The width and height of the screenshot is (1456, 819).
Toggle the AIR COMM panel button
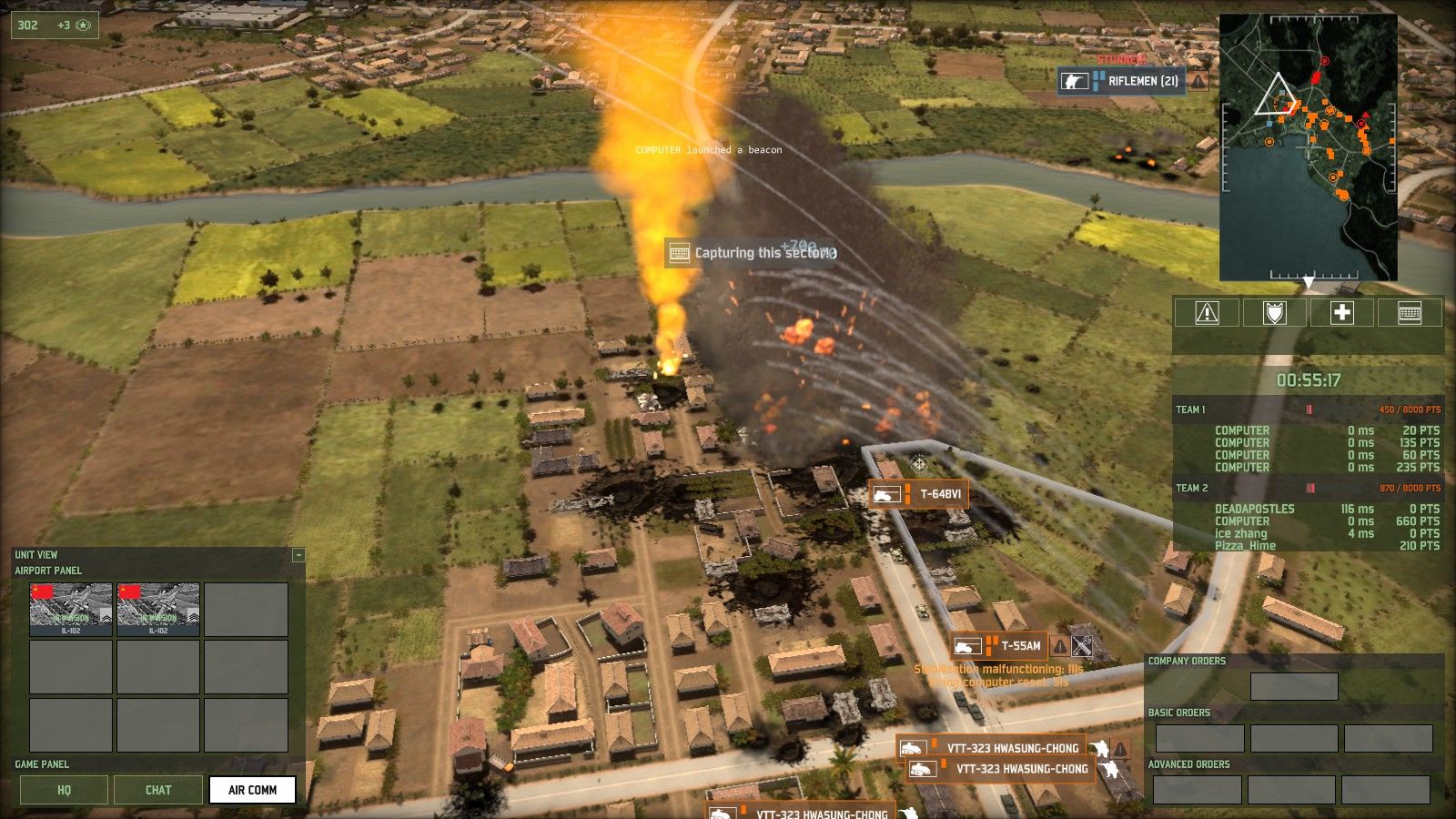tap(252, 790)
